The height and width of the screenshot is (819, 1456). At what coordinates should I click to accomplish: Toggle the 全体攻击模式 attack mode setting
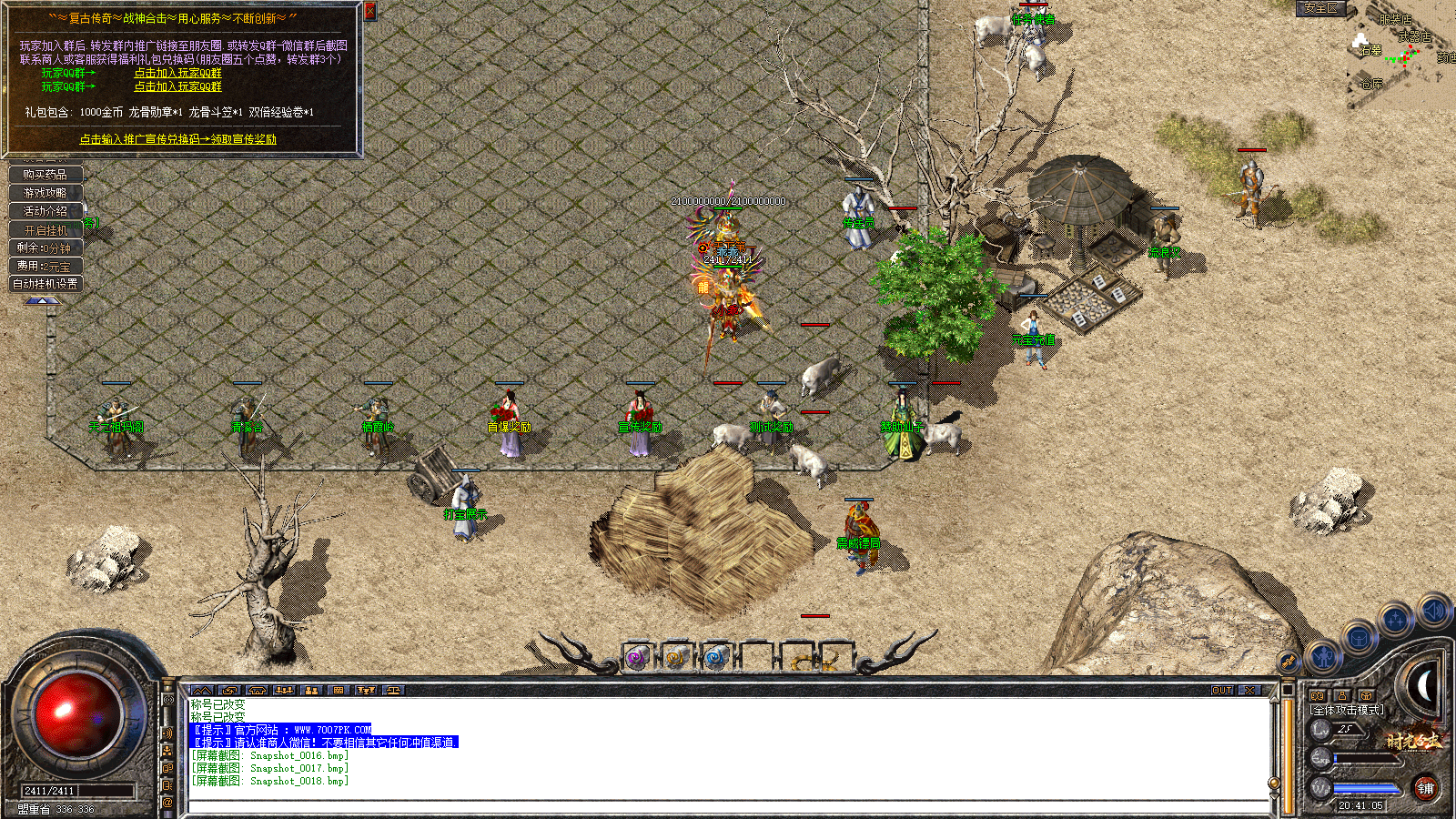pos(1346,710)
